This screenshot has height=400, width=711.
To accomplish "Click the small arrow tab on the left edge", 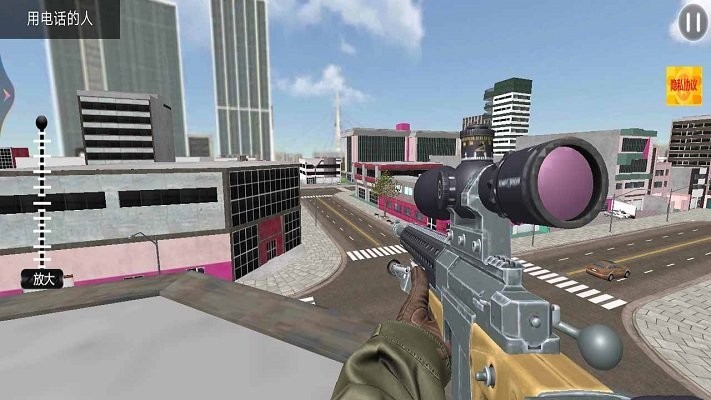I will pyautogui.click(x=6, y=94).
